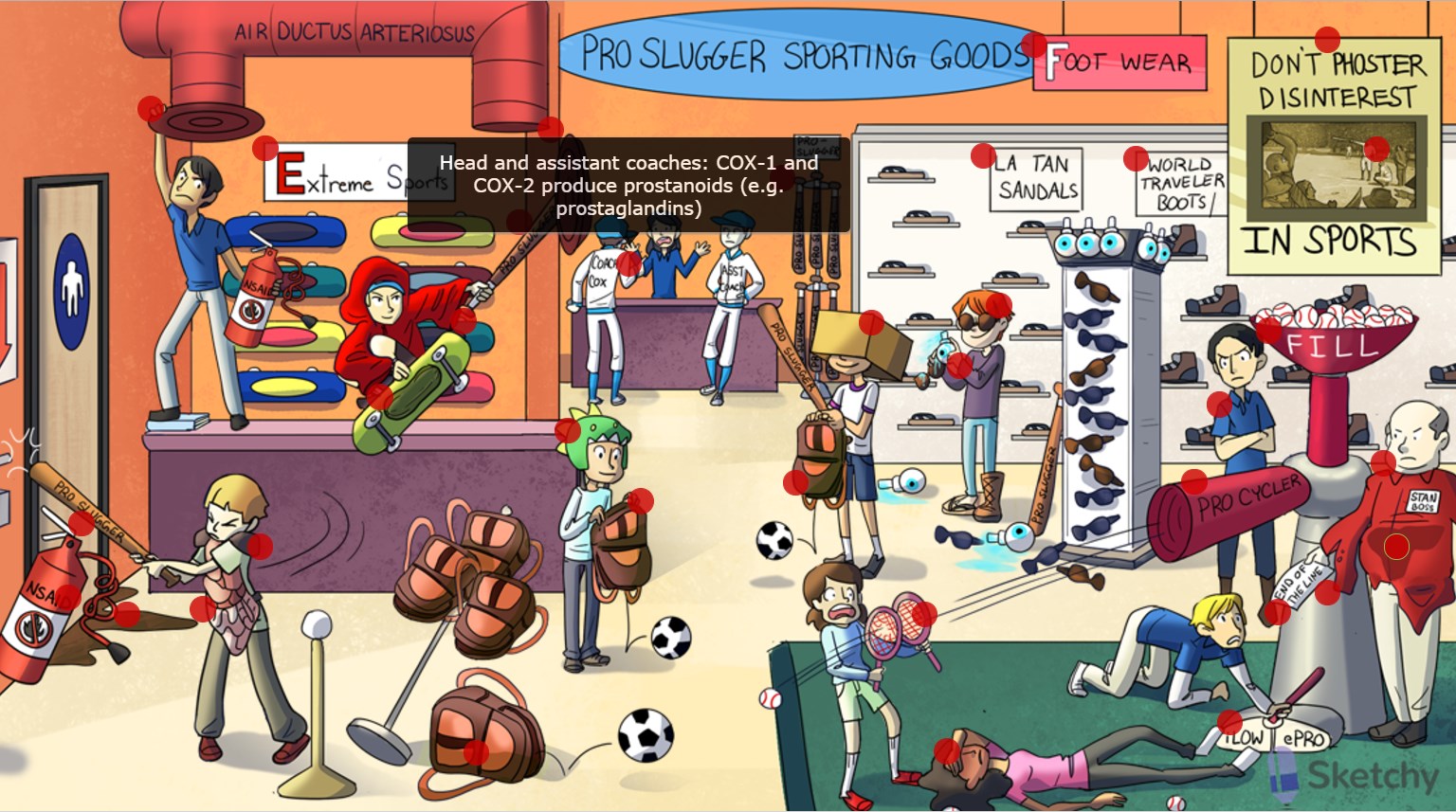
Task: Open the hotspot on the green-haired kid's backpack
Action: pyautogui.click(x=641, y=500)
